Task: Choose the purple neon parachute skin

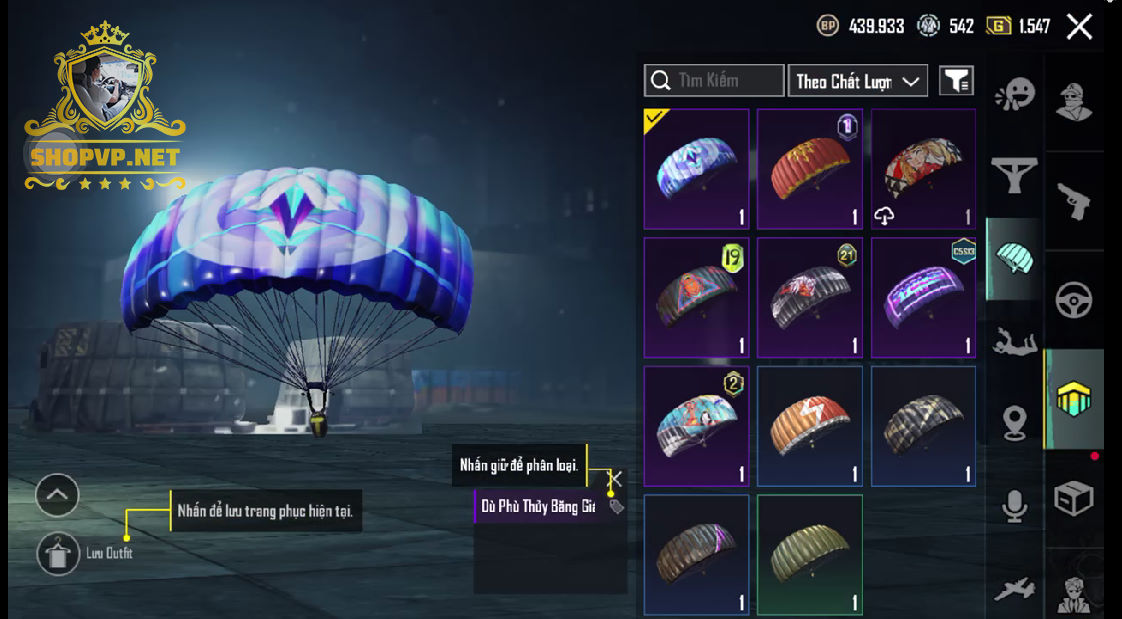Action: click(x=923, y=297)
